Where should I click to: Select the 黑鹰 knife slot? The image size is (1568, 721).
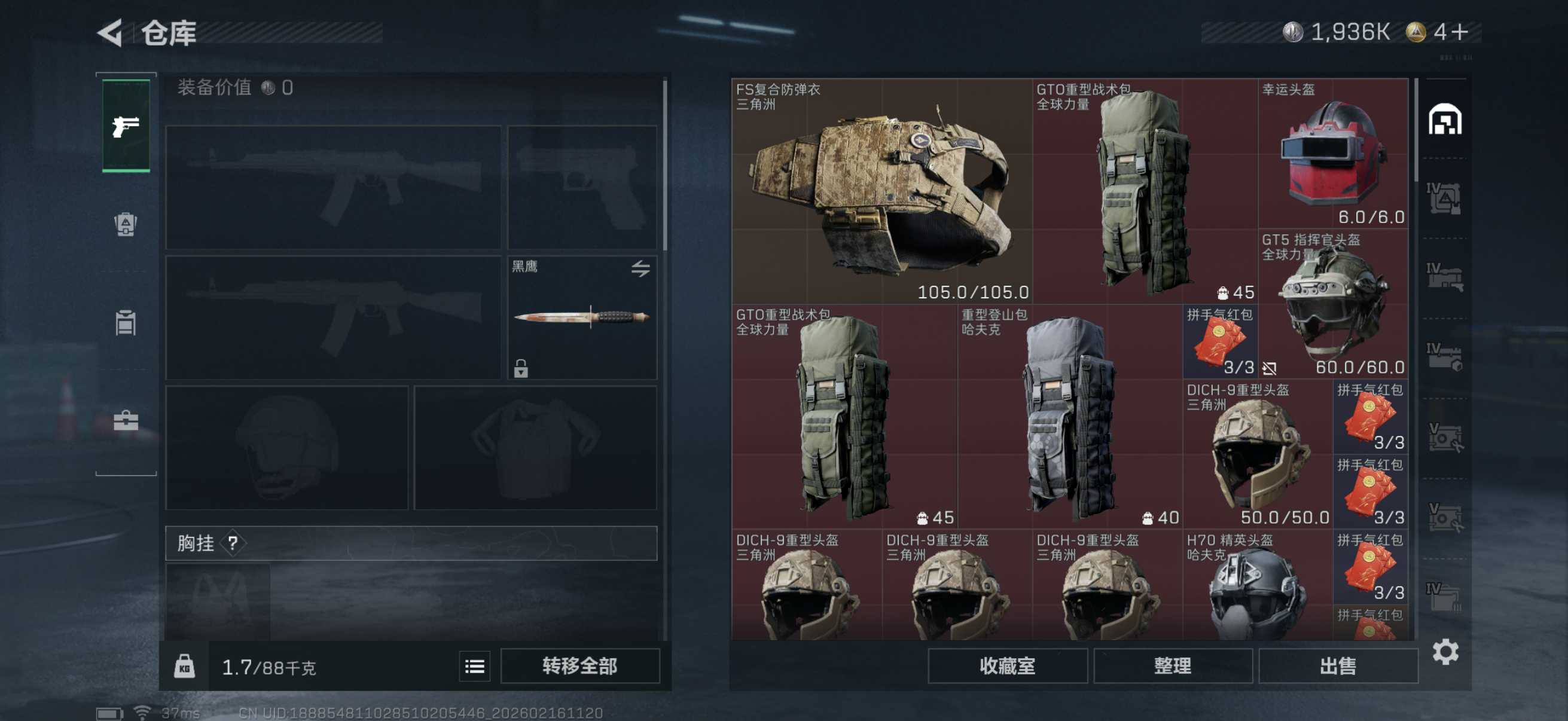(x=582, y=317)
